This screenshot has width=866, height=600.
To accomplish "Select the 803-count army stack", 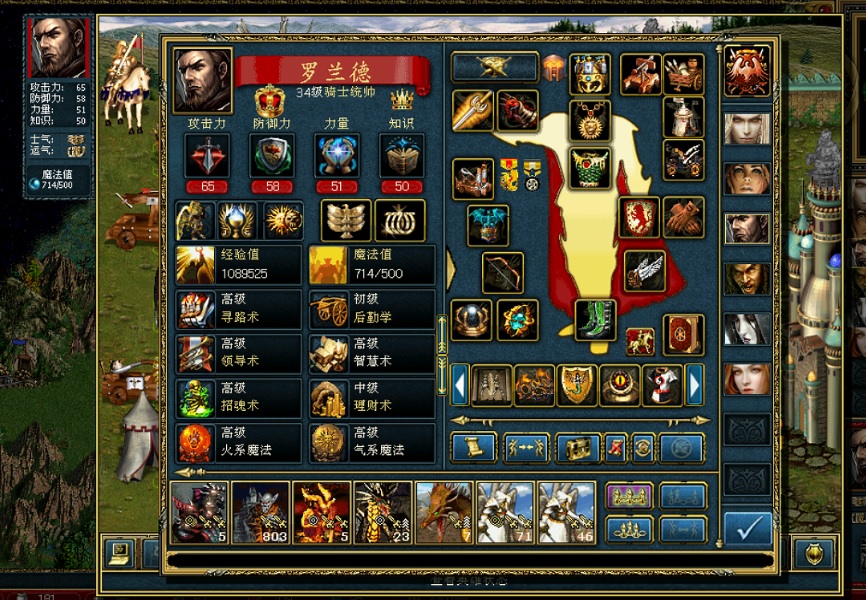I will click(x=261, y=513).
